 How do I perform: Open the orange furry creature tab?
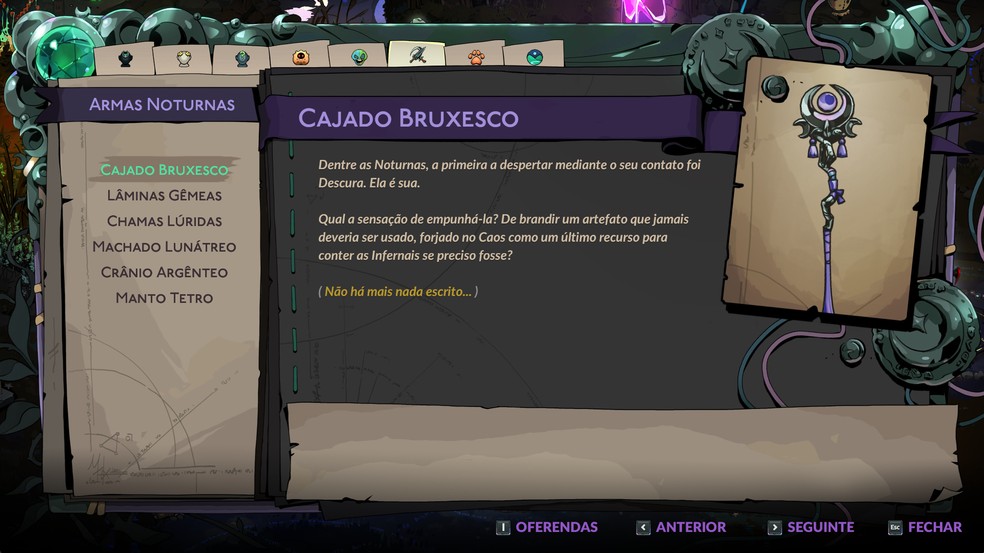tap(300, 57)
